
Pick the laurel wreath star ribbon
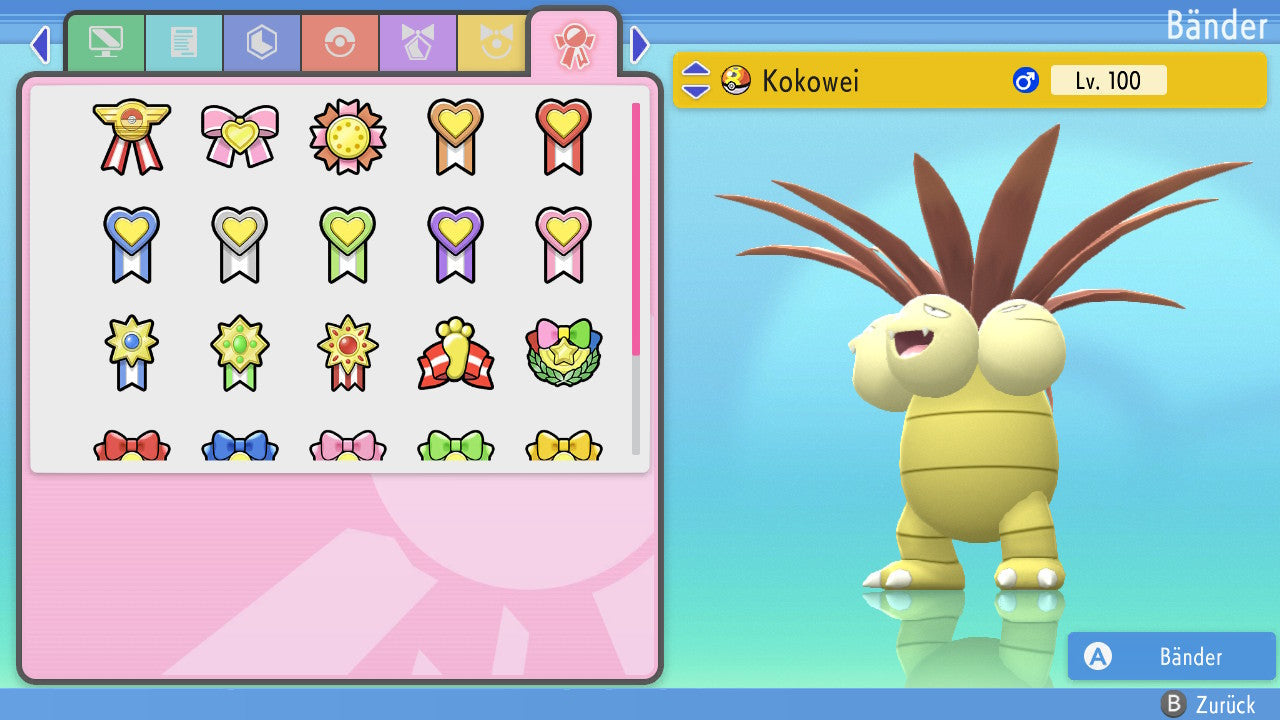click(564, 353)
